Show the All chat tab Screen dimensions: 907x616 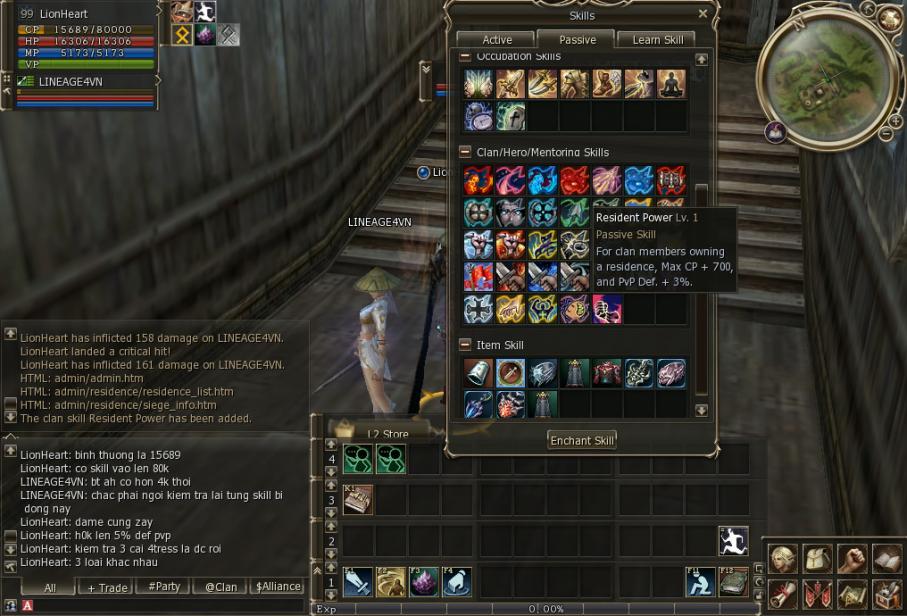tap(50, 587)
